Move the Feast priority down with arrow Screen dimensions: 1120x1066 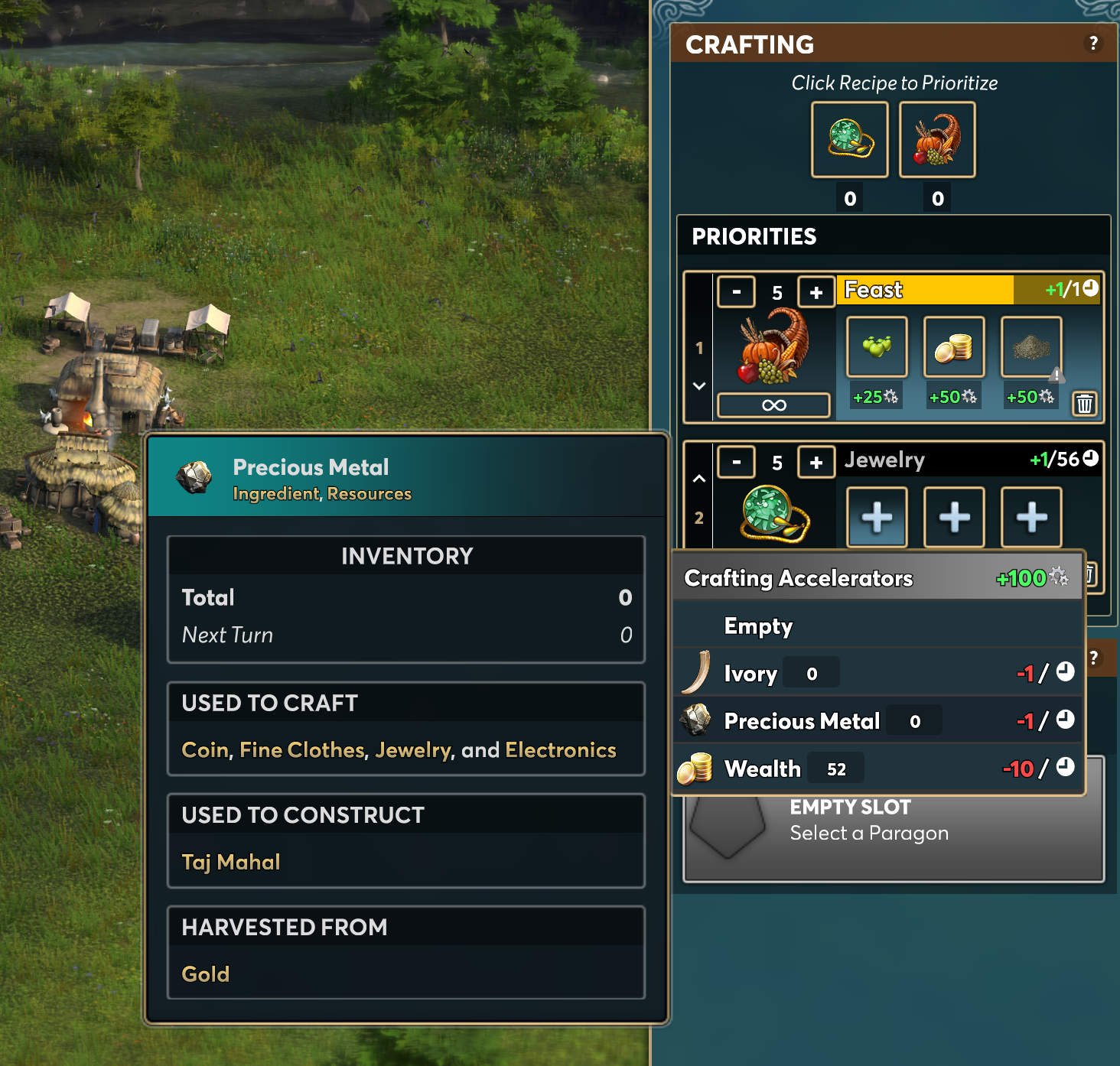click(698, 386)
